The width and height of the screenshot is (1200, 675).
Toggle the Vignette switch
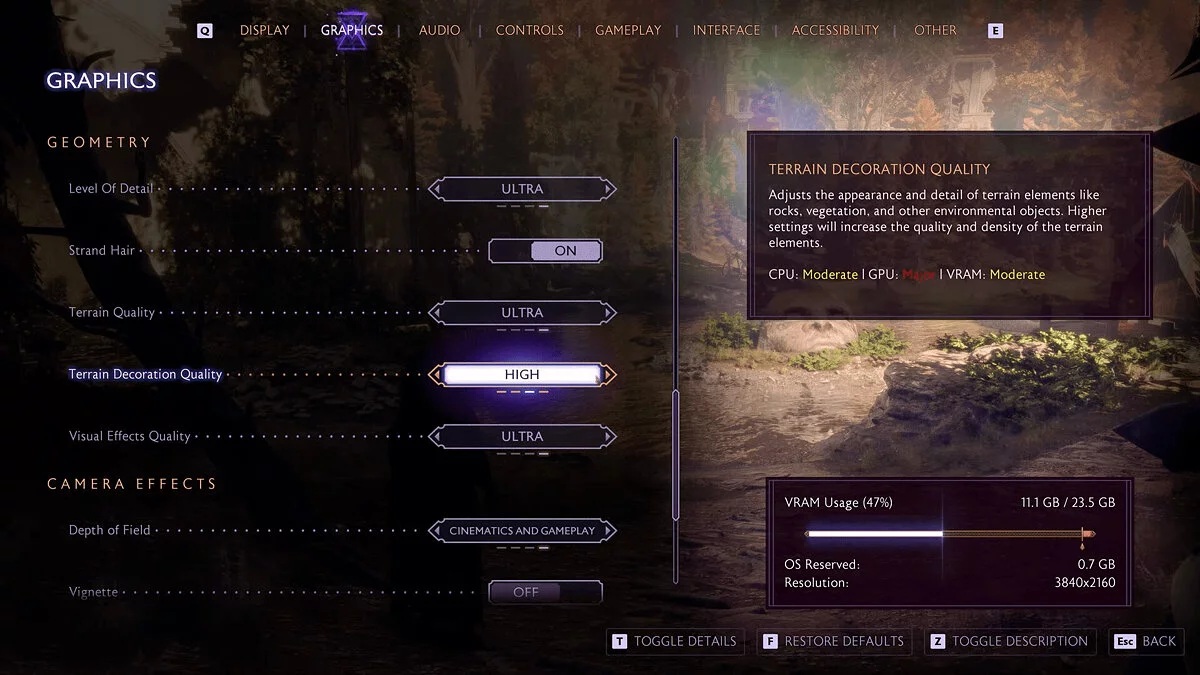coord(545,592)
